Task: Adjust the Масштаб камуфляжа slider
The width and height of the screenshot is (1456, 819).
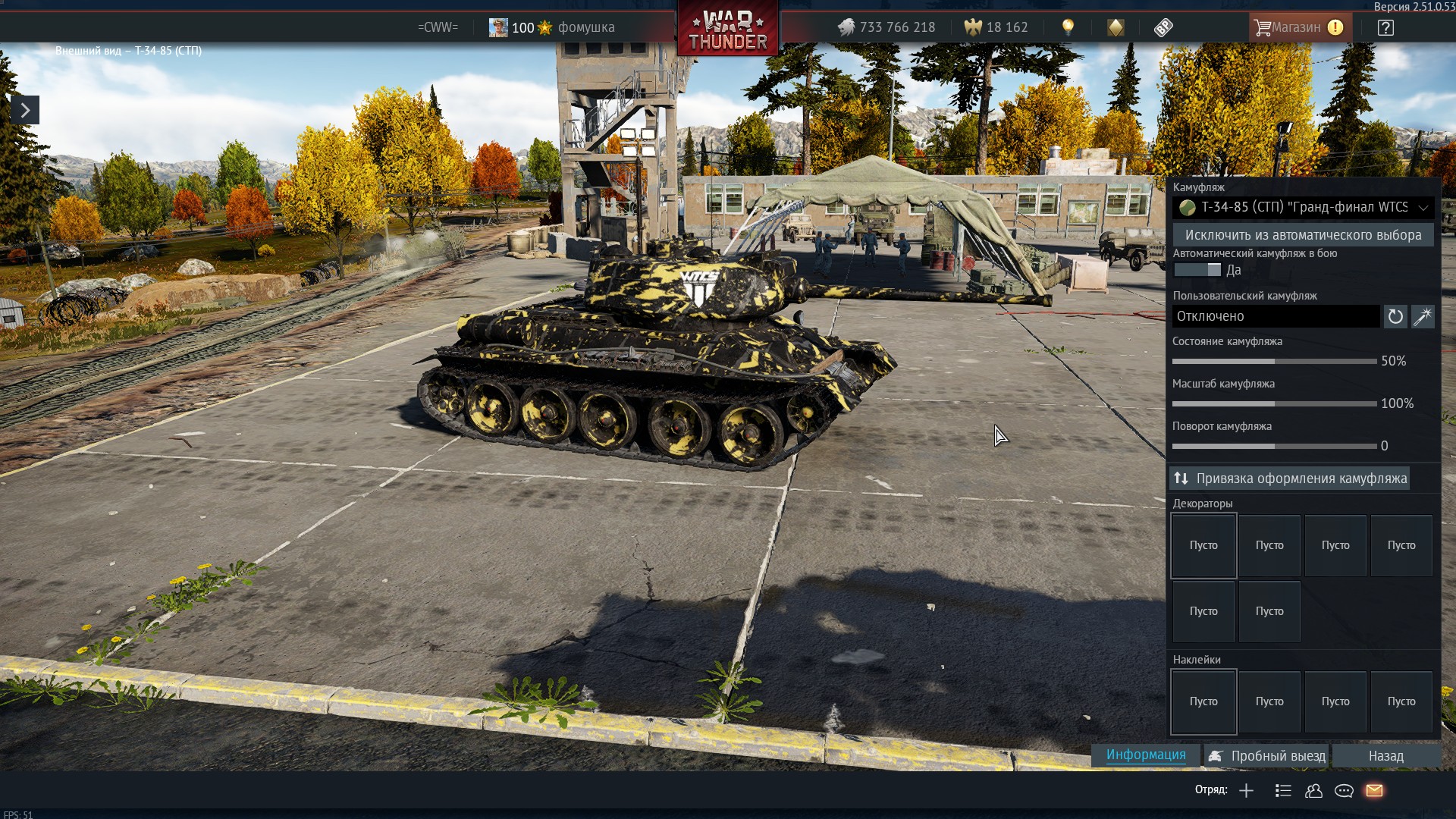Action: click(x=1274, y=404)
